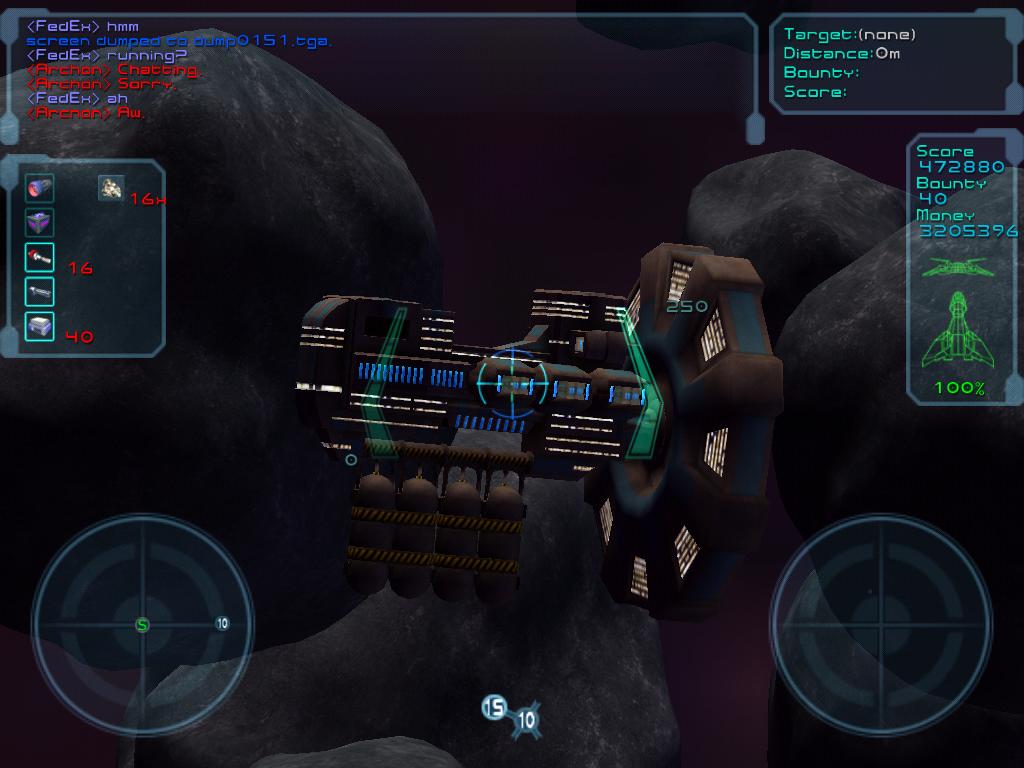Select the blue-grey cargo crate slot

[x=39, y=326]
